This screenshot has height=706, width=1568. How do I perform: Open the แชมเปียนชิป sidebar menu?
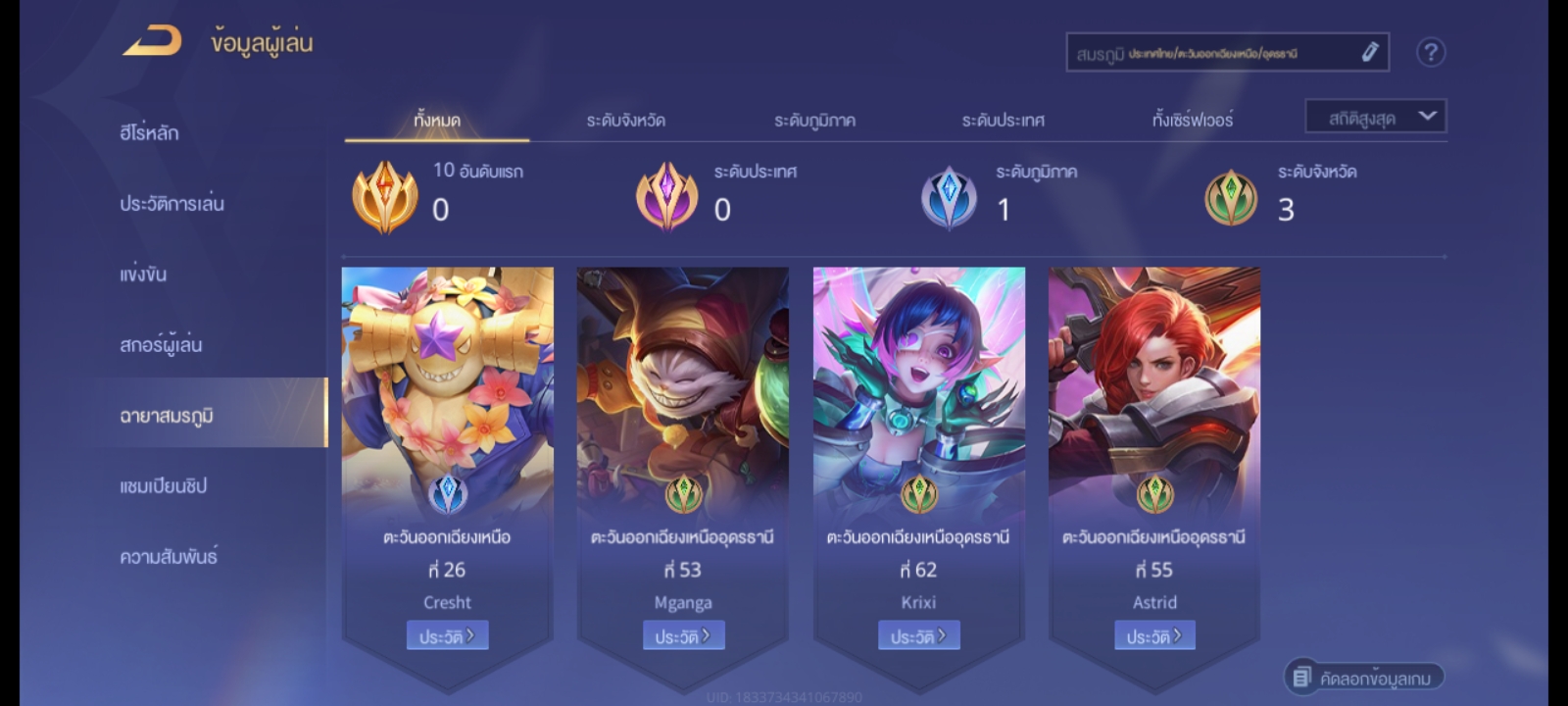coord(163,485)
